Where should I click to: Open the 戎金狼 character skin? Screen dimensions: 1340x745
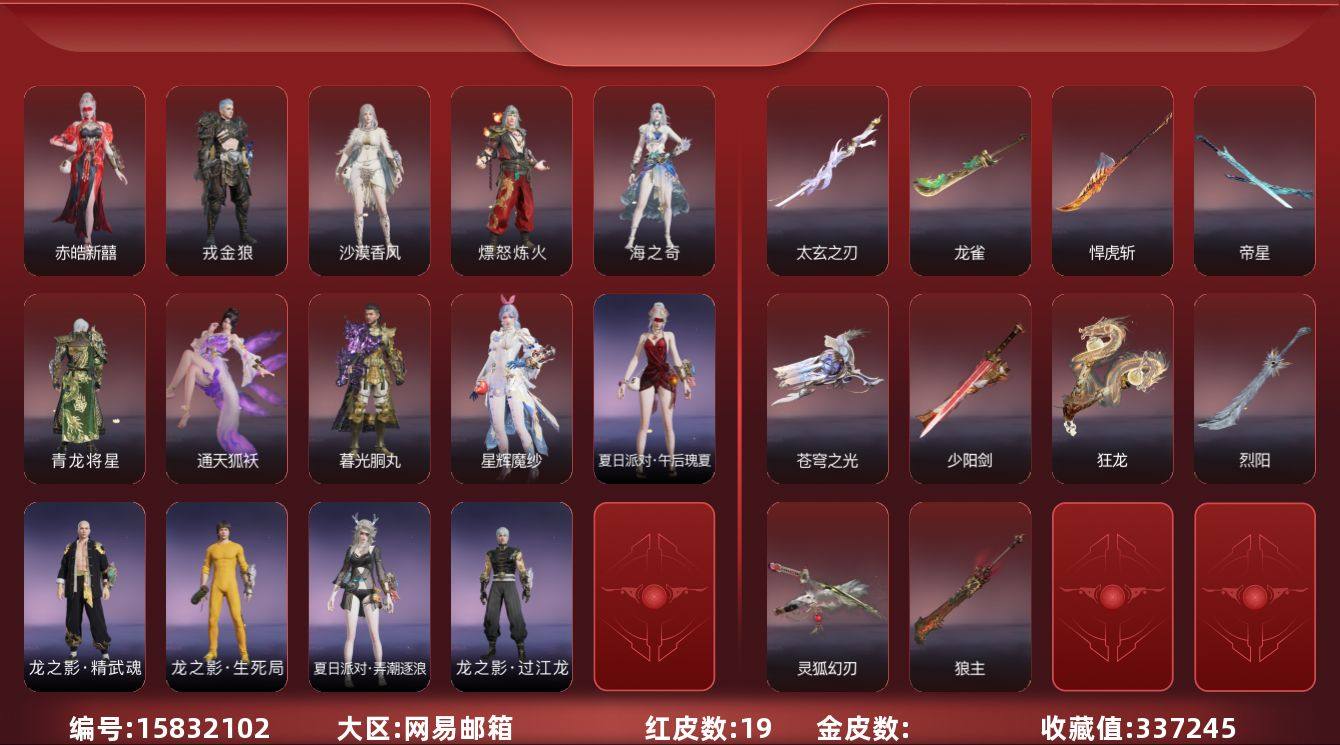click(x=228, y=178)
